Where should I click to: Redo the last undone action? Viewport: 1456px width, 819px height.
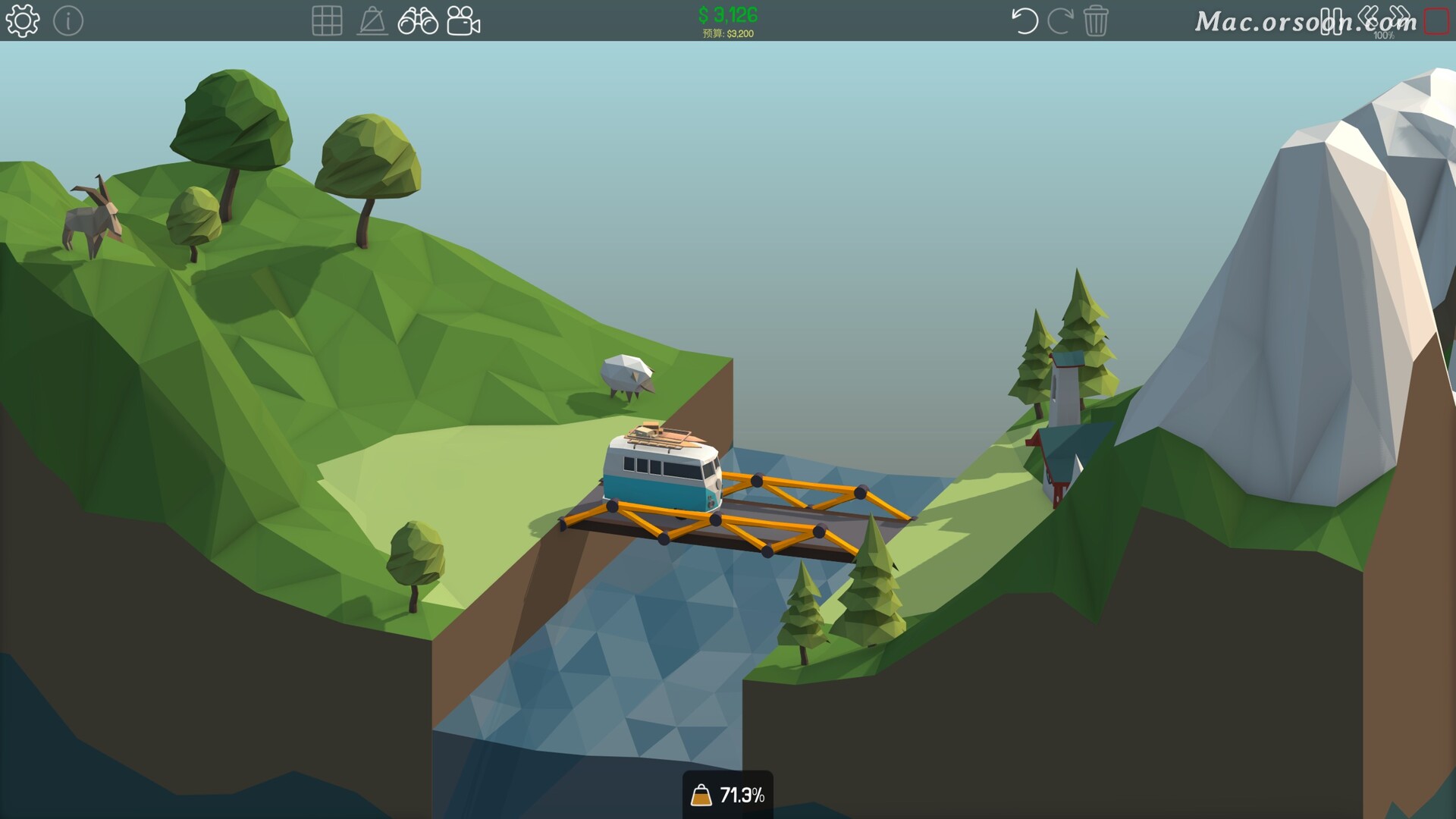(x=1061, y=20)
